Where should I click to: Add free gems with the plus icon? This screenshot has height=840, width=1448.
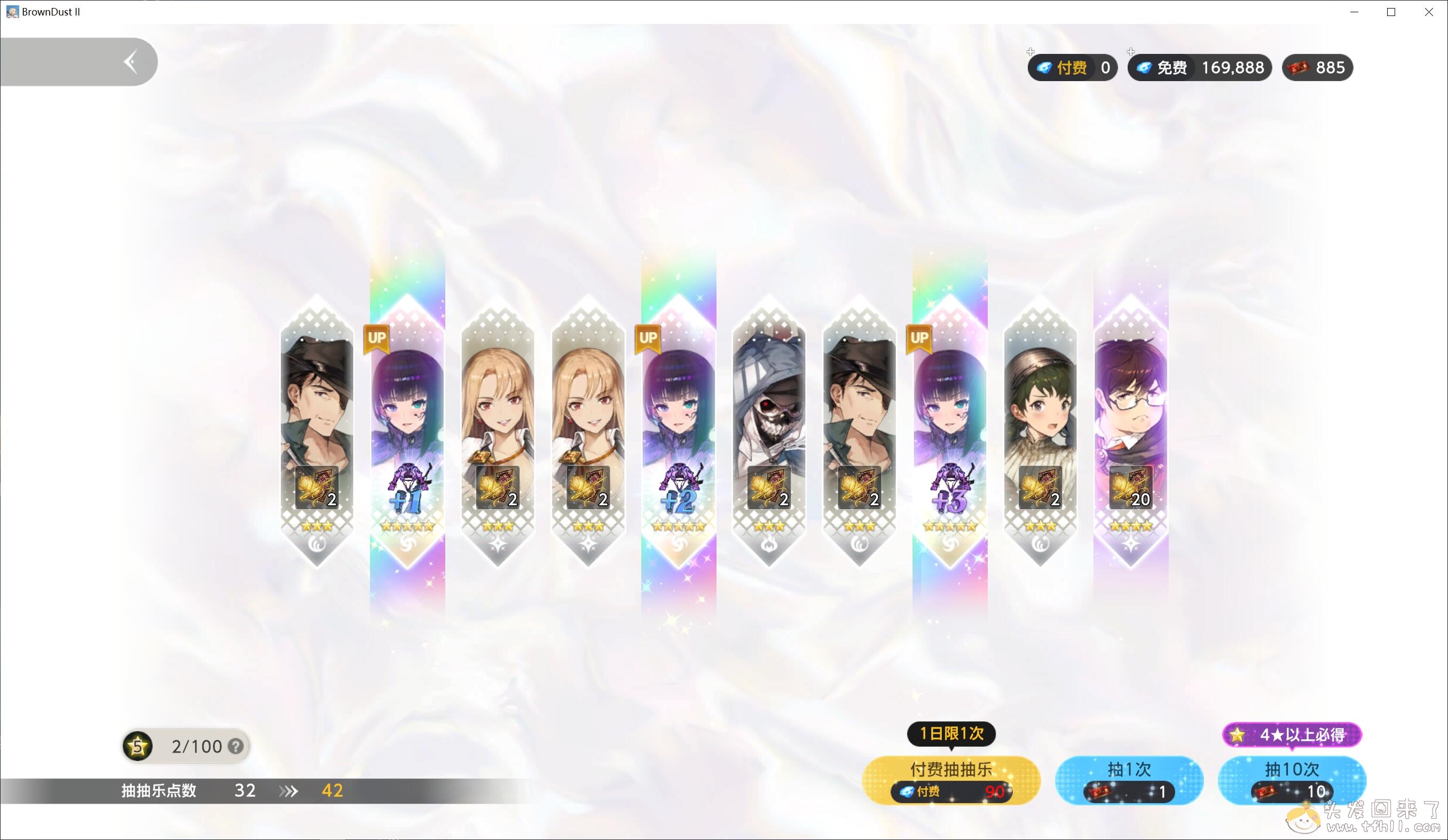point(1131,52)
